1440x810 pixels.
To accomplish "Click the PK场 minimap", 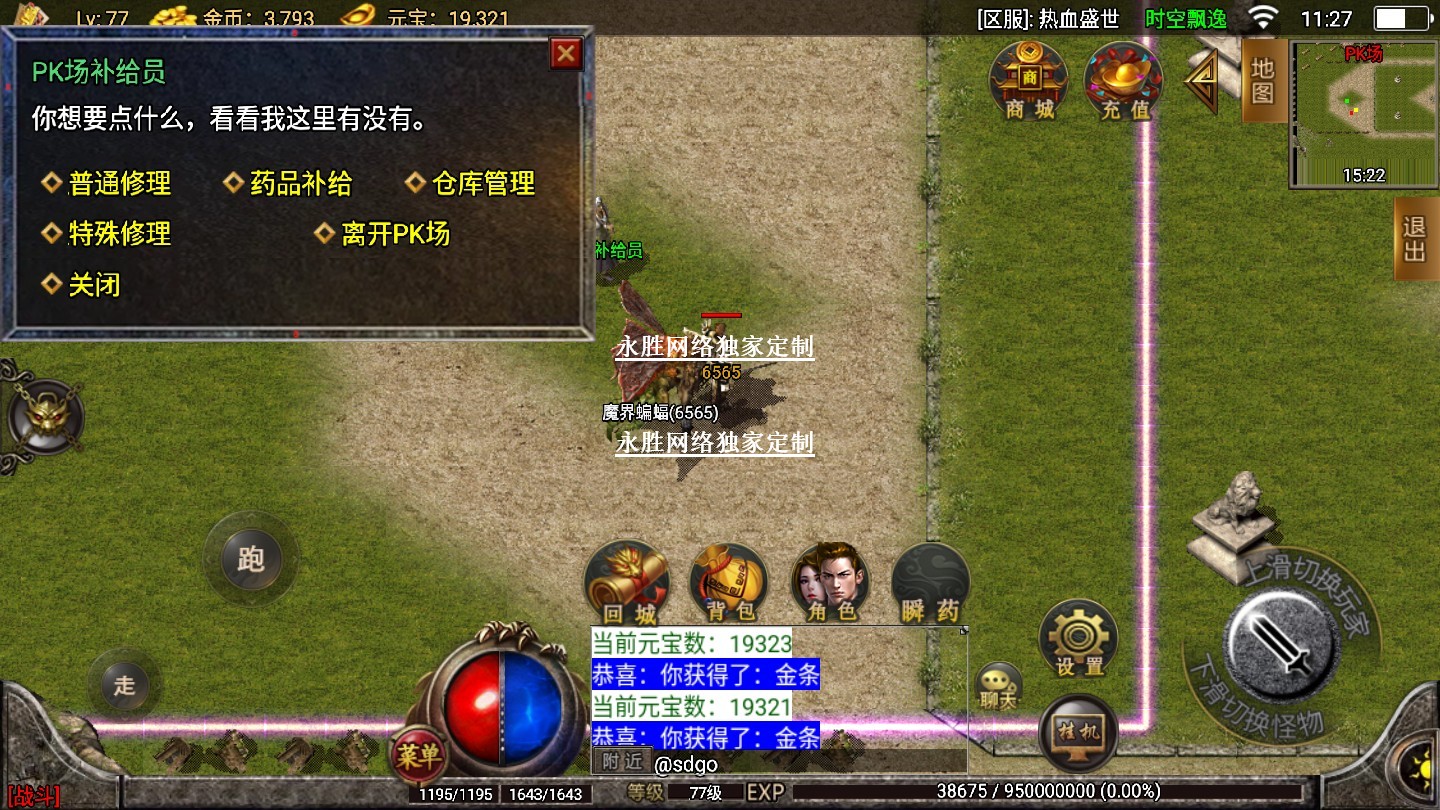I will tap(1363, 112).
